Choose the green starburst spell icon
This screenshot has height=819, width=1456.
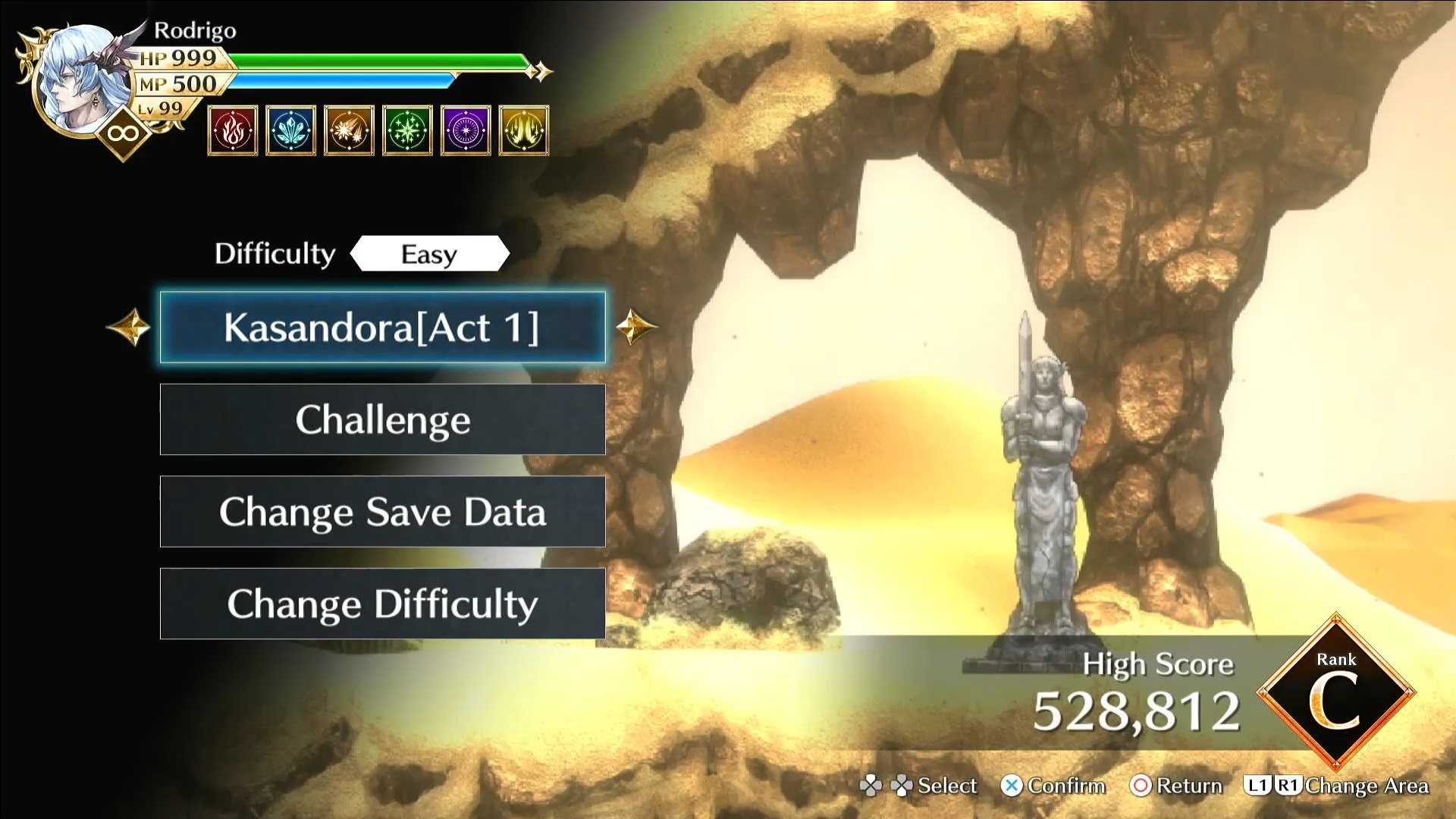point(407,130)
